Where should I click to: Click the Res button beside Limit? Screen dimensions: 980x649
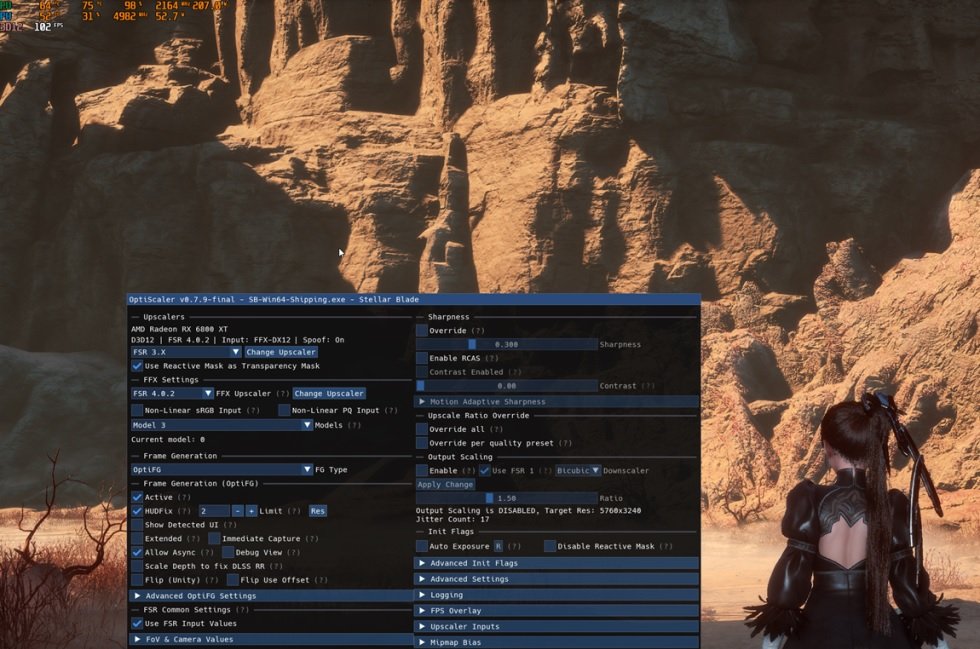click(317, 511)
